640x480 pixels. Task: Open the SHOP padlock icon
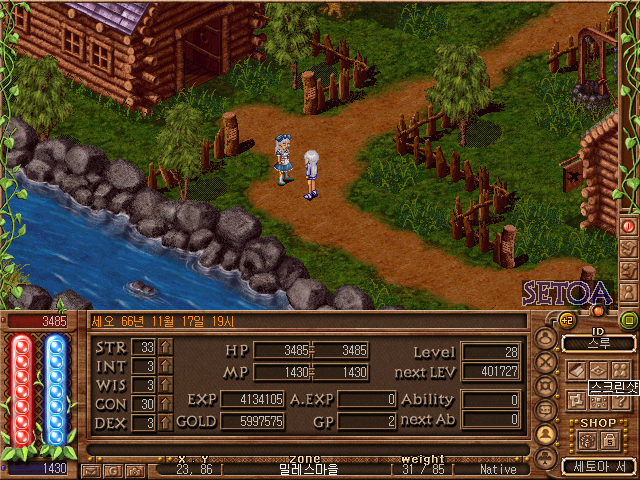607,439
